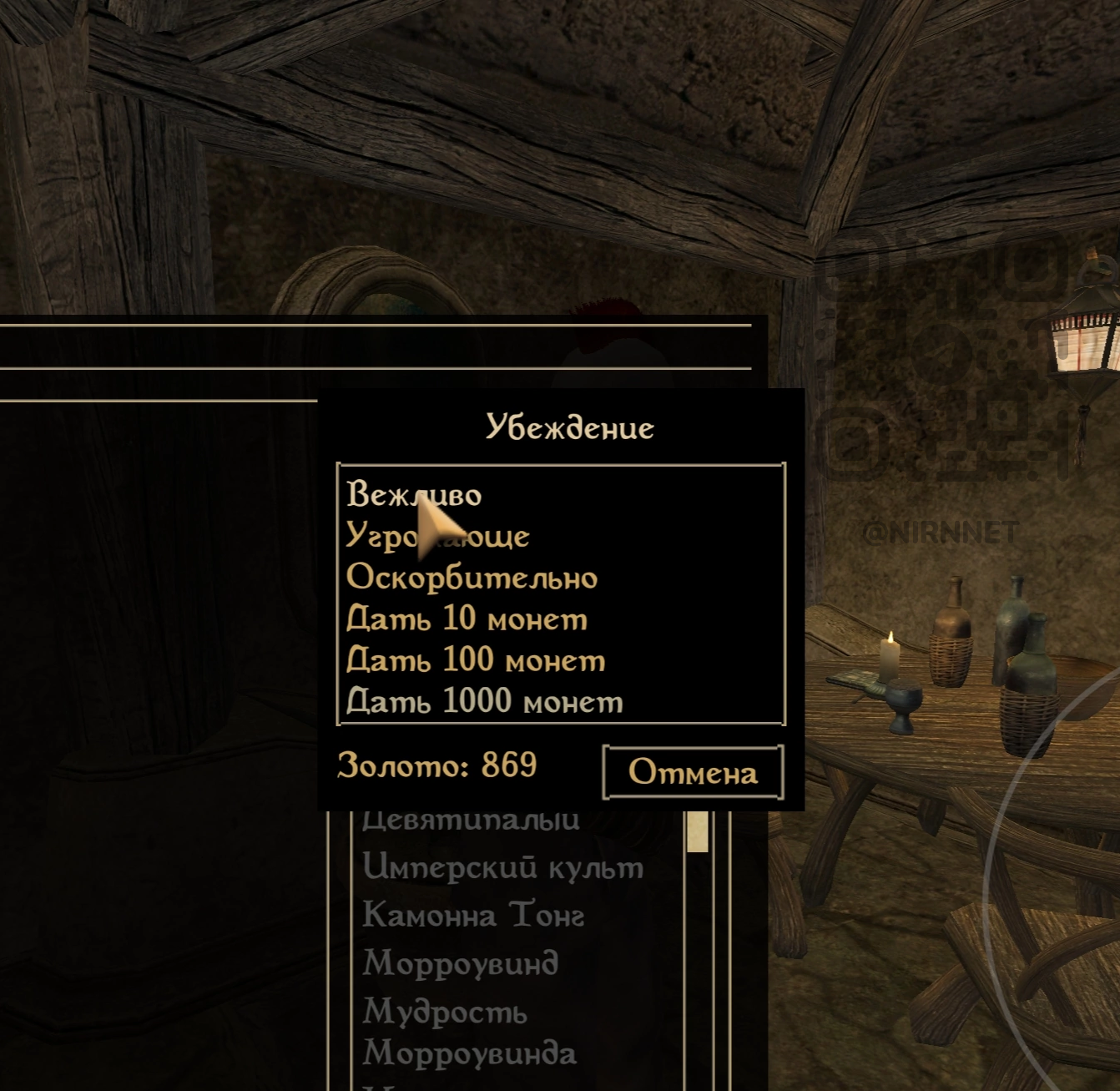The height and width of the screenshot is (1091, 1120).
Task: Select Угрожающе to intimidate
Action: click(x=437, y=536)
